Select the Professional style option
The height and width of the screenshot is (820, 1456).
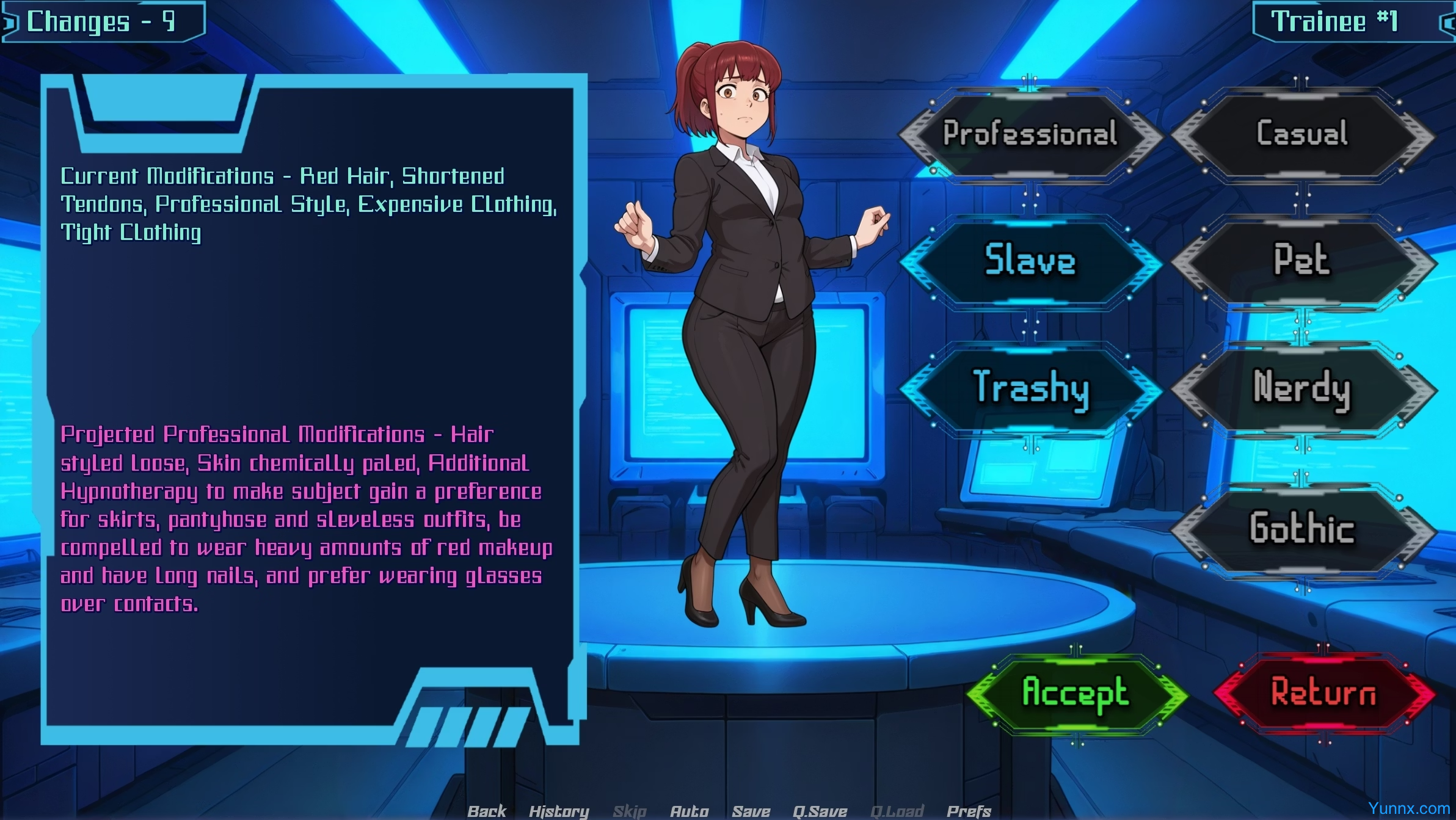[x=1030, y=134]
